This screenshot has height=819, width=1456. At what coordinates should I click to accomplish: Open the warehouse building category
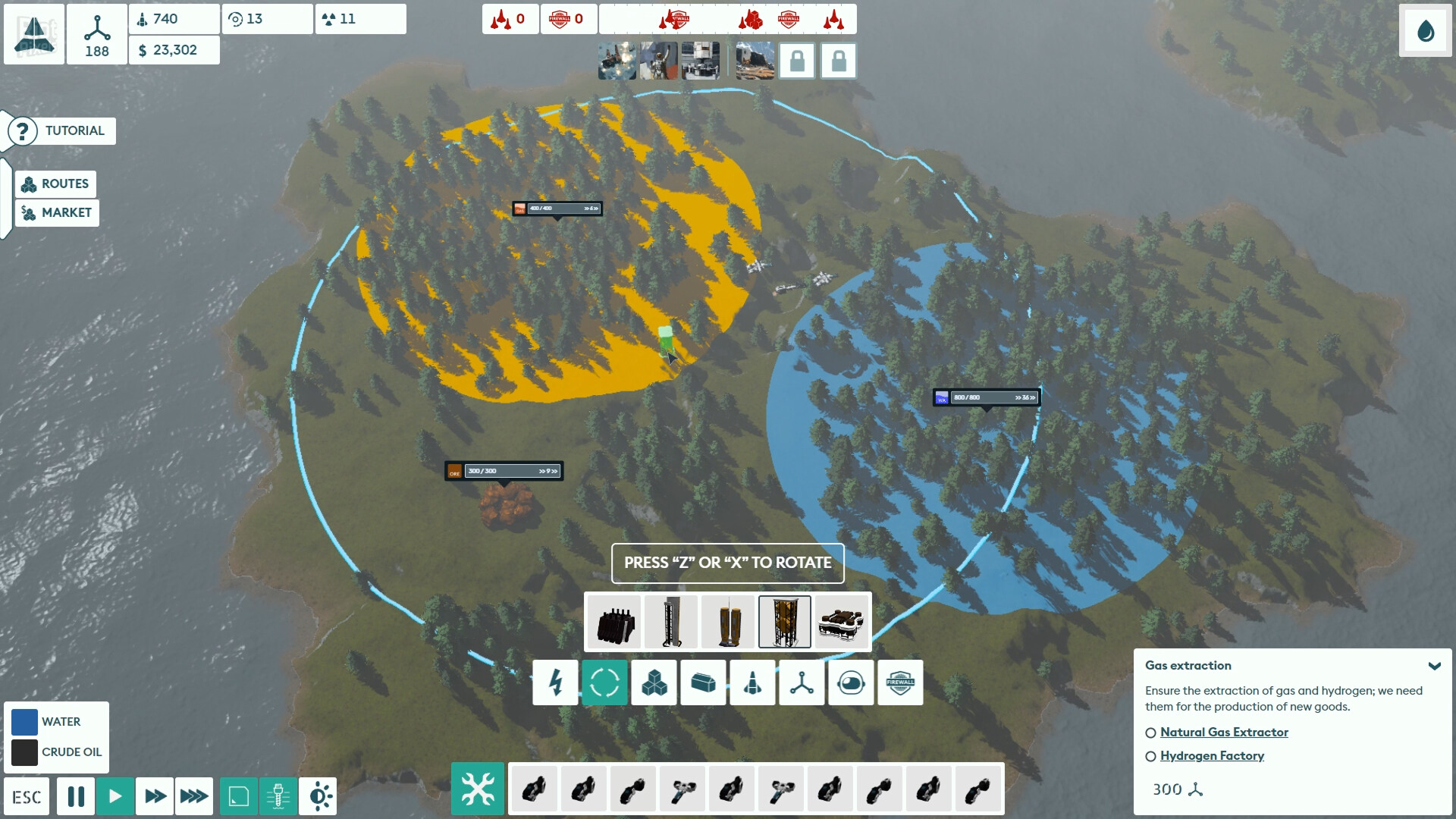(703, 682)
